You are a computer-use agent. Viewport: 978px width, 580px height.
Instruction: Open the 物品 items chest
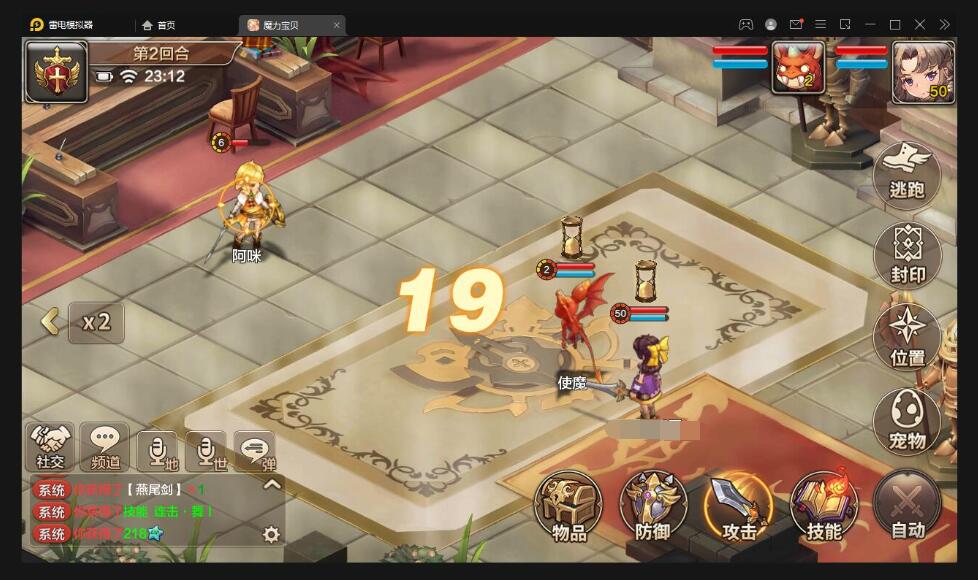[568, 507]
